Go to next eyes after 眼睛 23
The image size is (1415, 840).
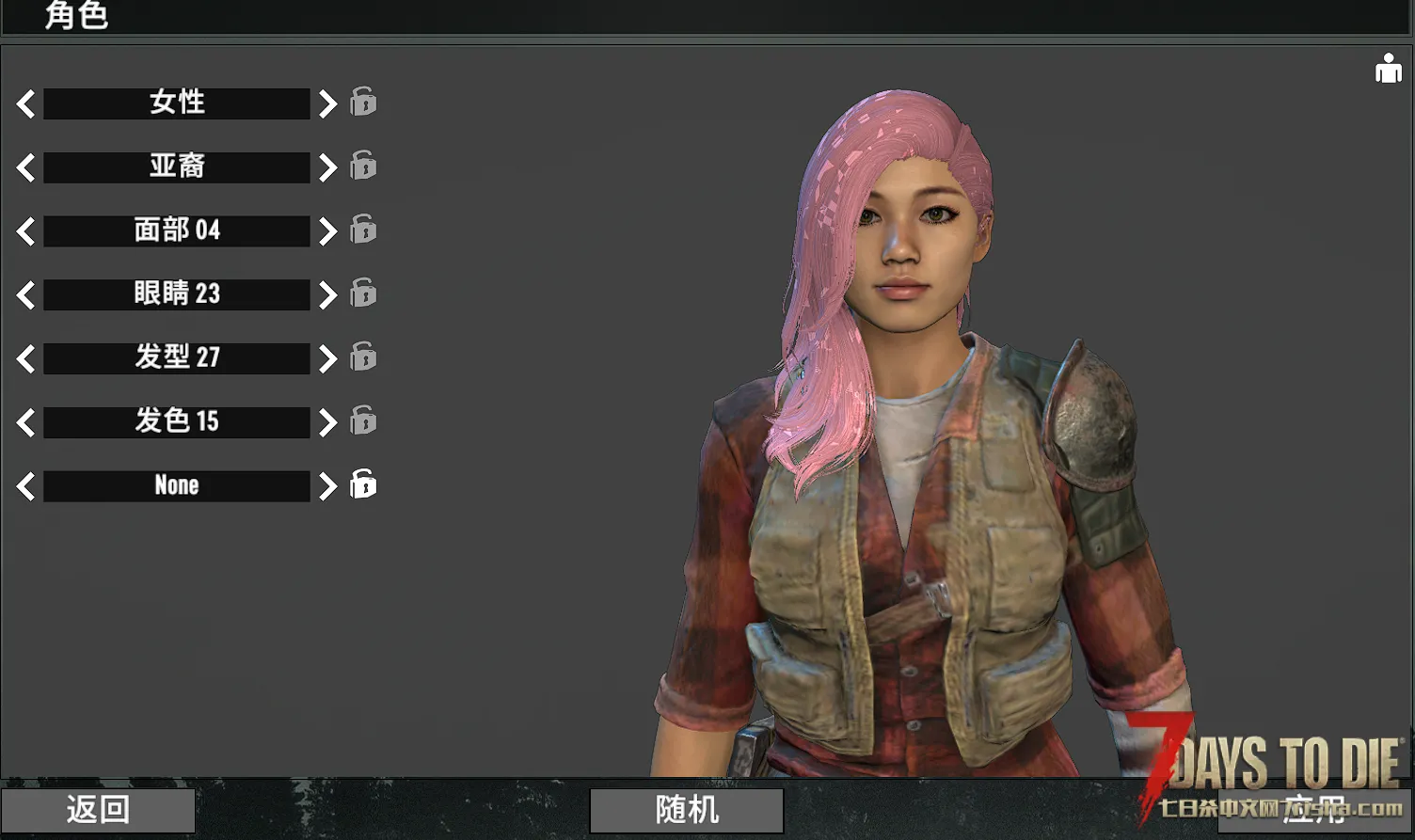point(326,295)
